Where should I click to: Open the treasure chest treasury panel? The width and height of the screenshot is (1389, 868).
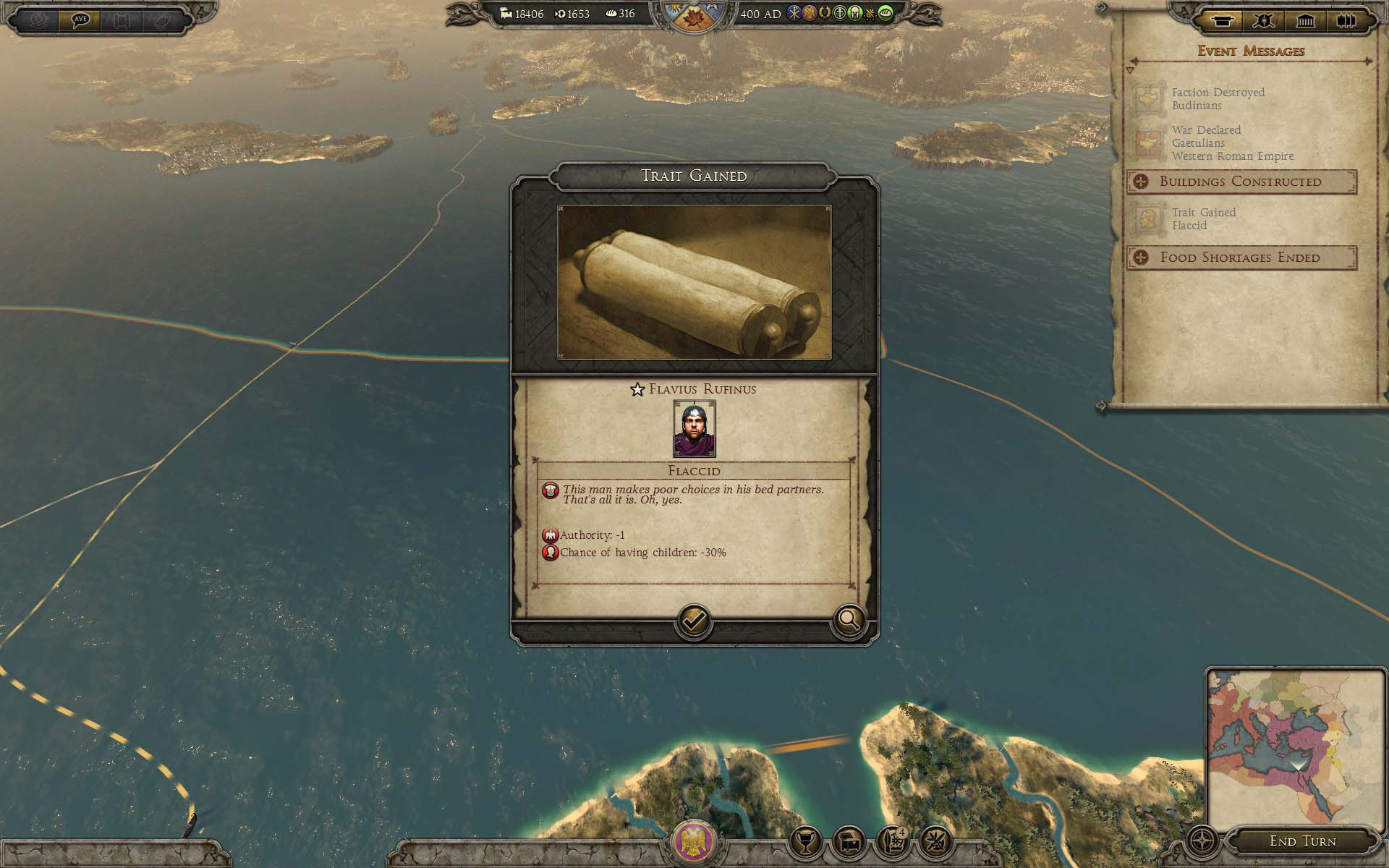tap(849, 841)
